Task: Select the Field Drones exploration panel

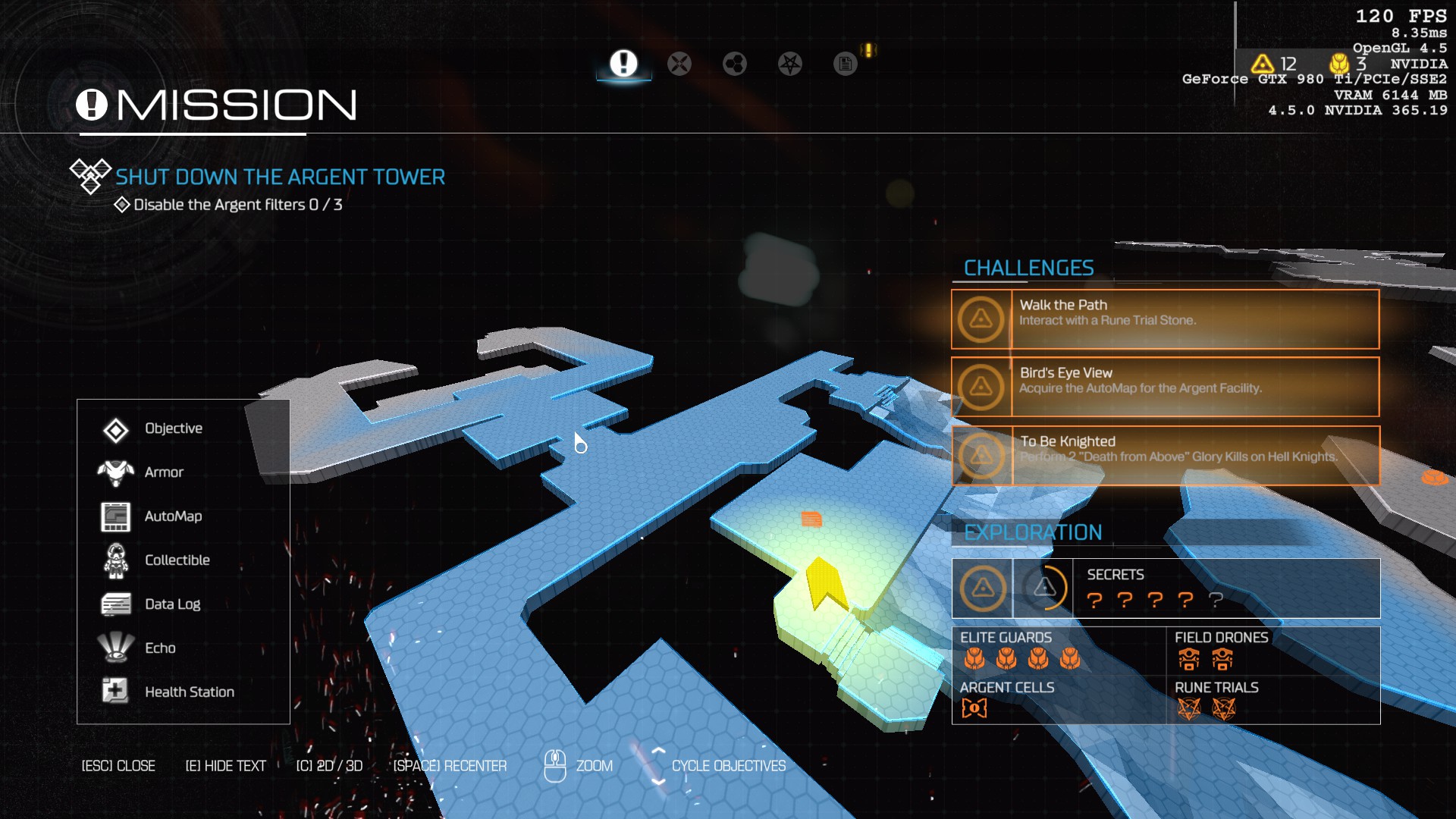Action: (x=1272, y=651)
